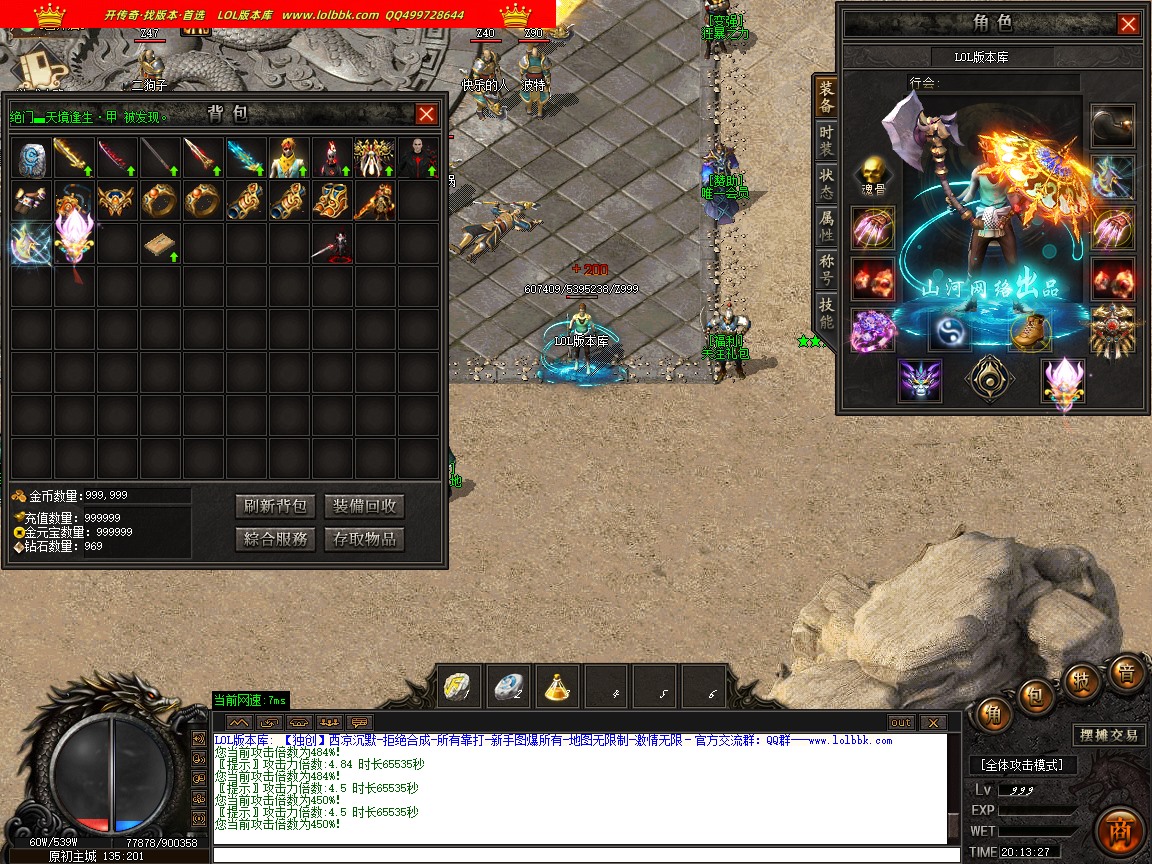The image size is (1152, 864).
Task: Click the chat text input box
Action: [x=580, y=854]
